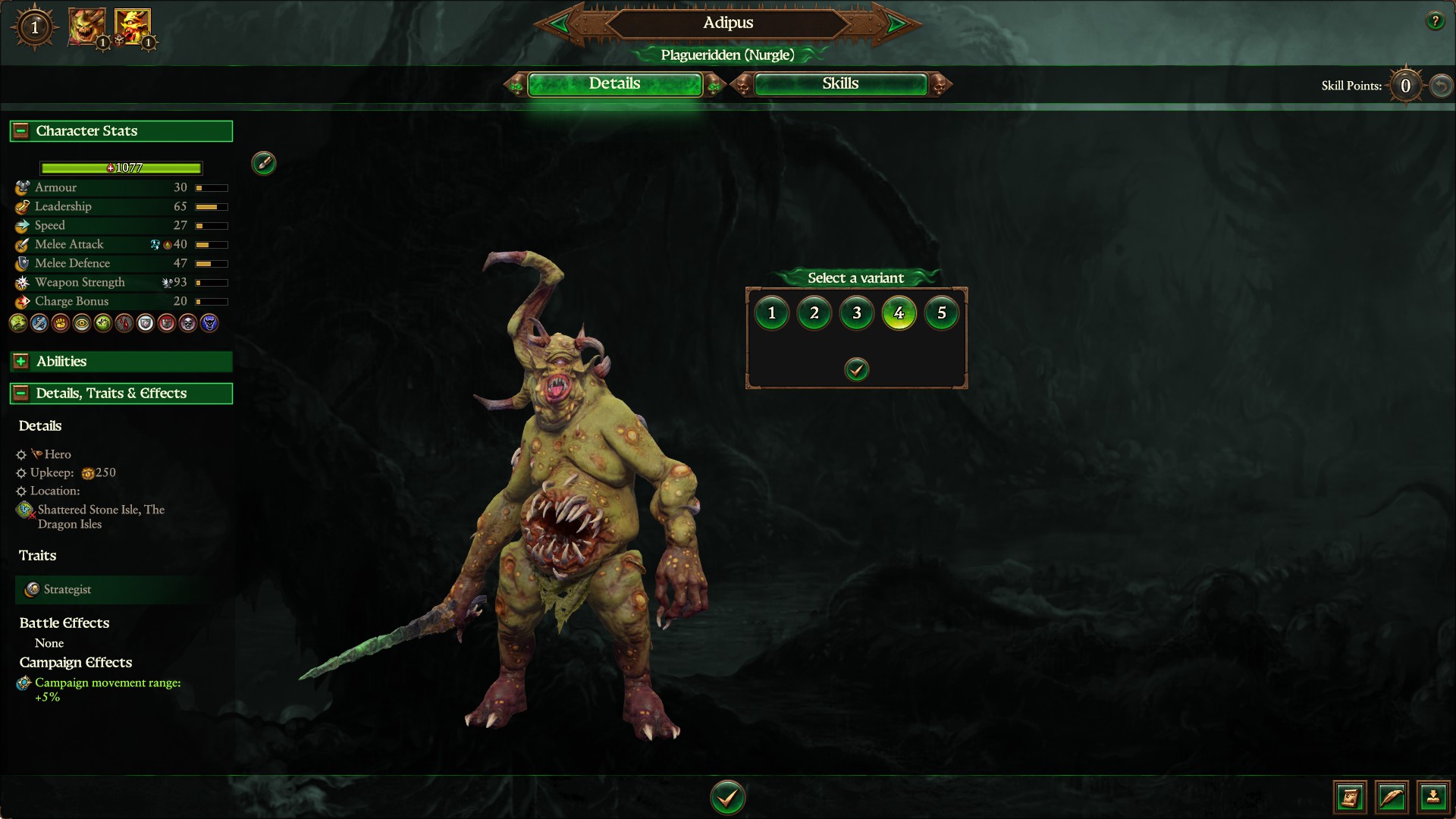Go to the previous character arrow
1456x819 pixels.
(x=560, y=24)
